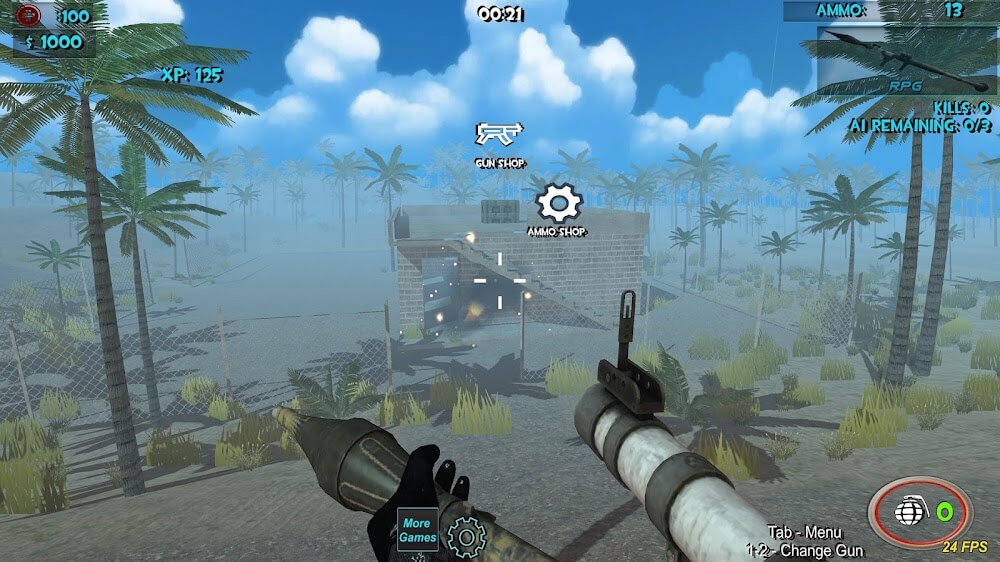Click the gear settings icon beside More Games
The width and height of the screenshot is (1000, 562).
[466, 537]
